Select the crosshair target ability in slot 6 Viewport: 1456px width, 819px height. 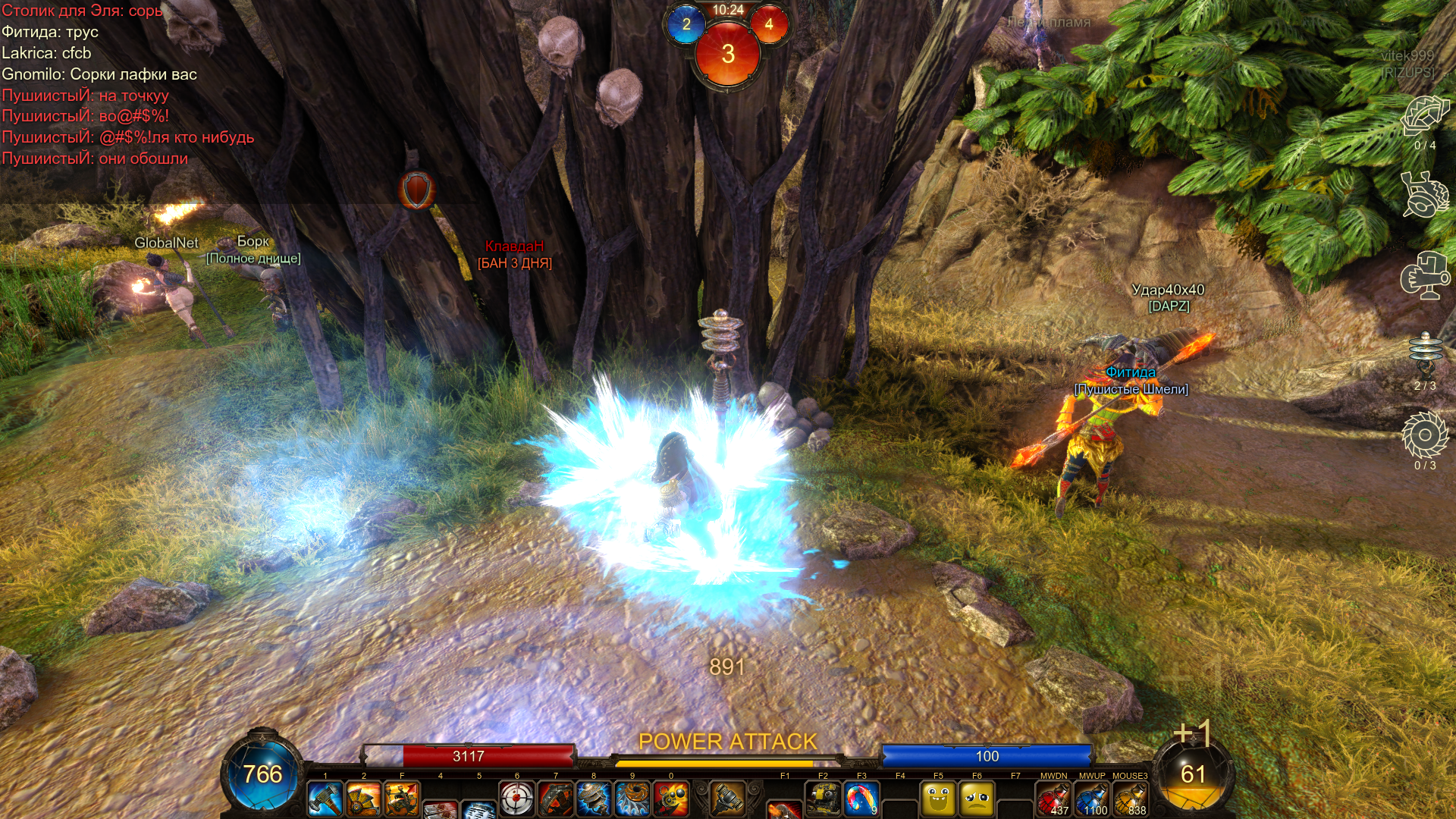[x=517, y=799]
